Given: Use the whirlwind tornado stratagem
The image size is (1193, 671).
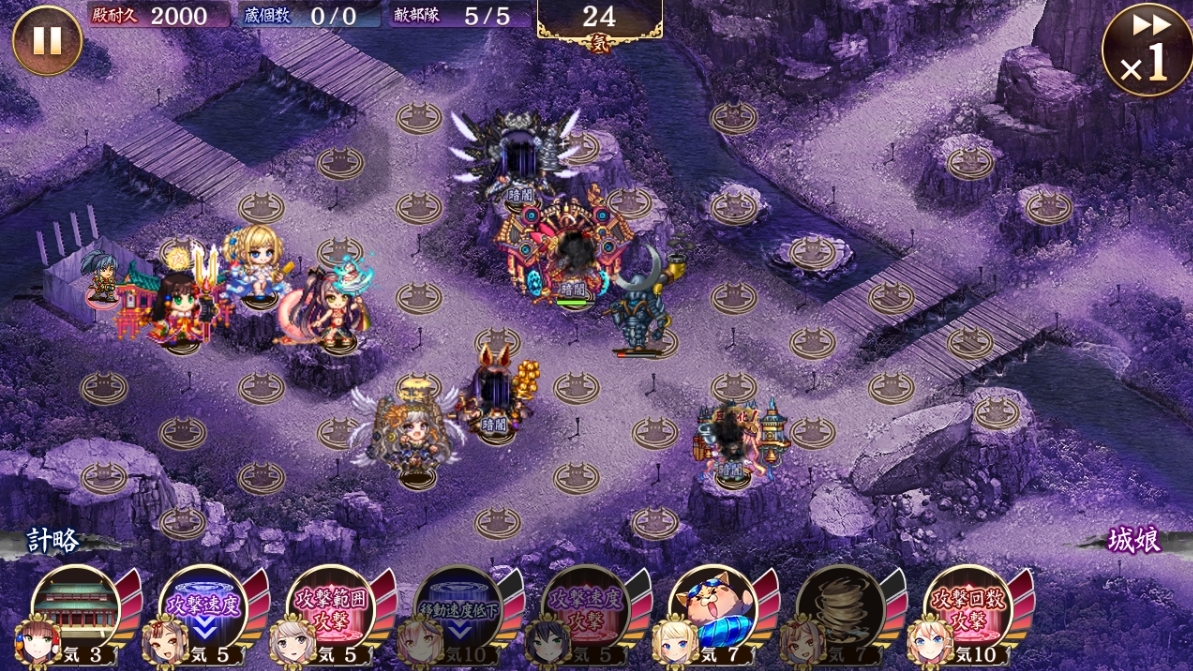Looking at the screenshot, I should click(x=840, y=608).
